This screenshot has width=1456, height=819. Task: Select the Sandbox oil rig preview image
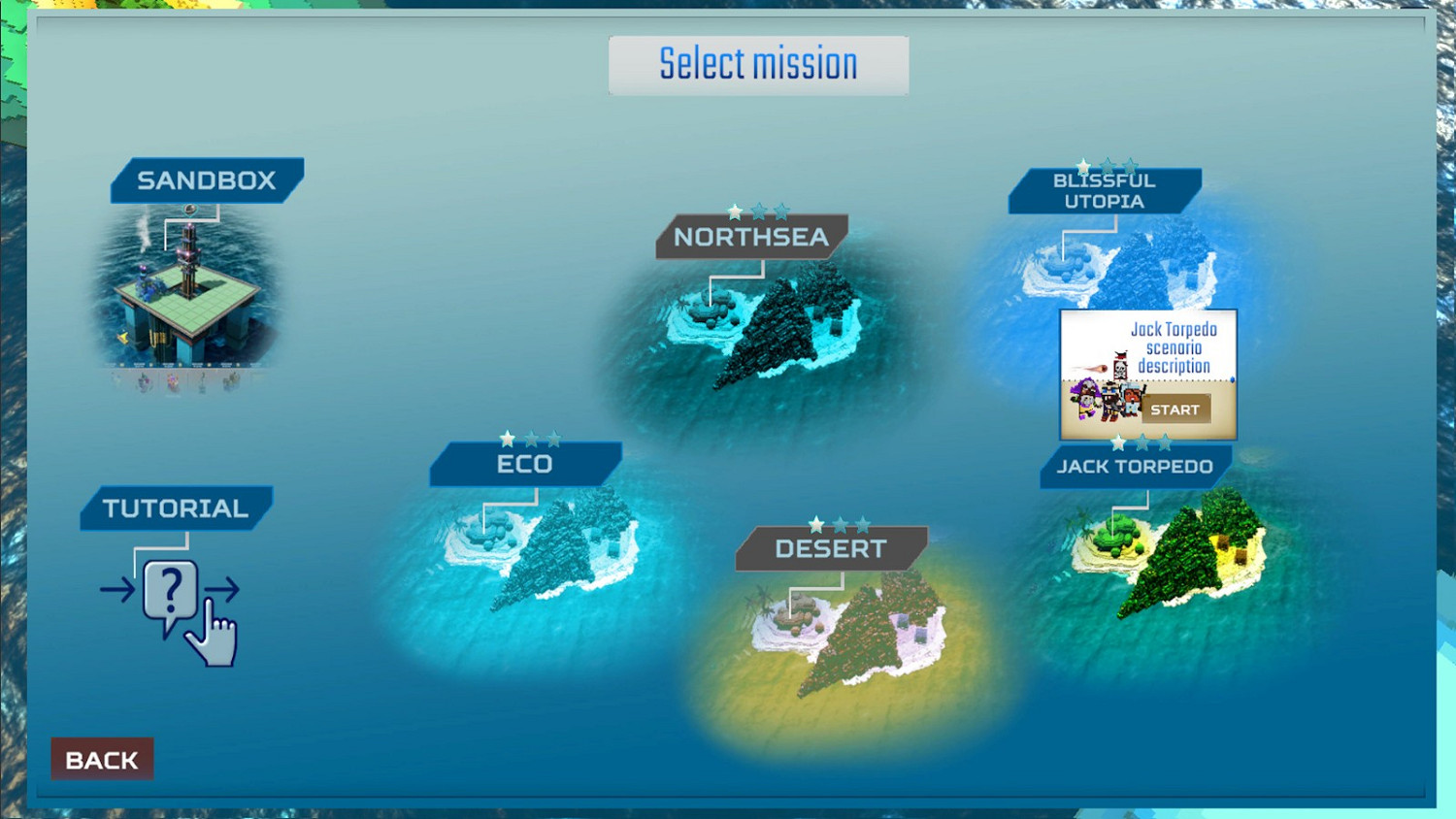(192, 291)
